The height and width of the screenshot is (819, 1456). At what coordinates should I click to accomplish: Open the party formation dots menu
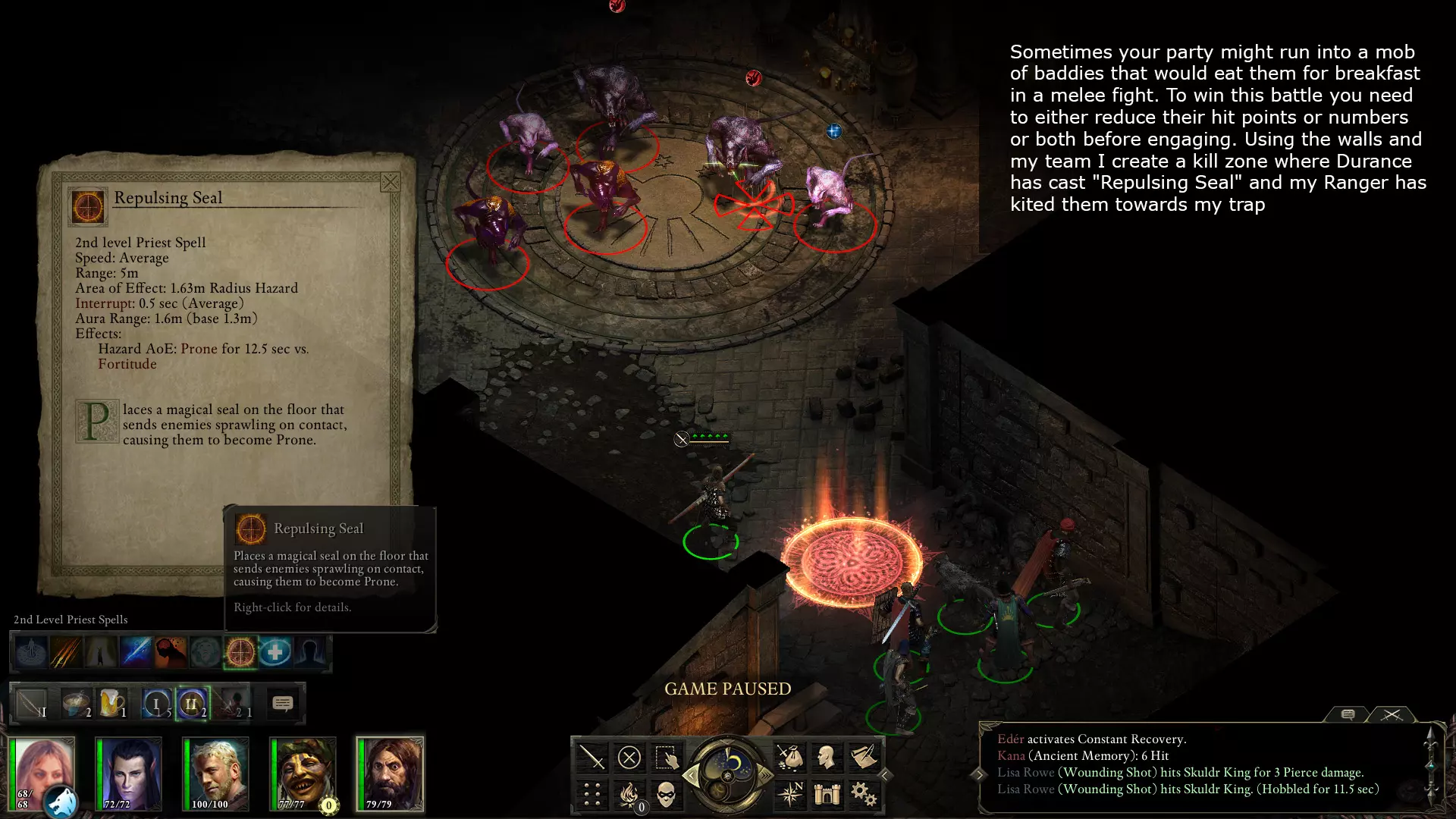click(x=592, y=795)
